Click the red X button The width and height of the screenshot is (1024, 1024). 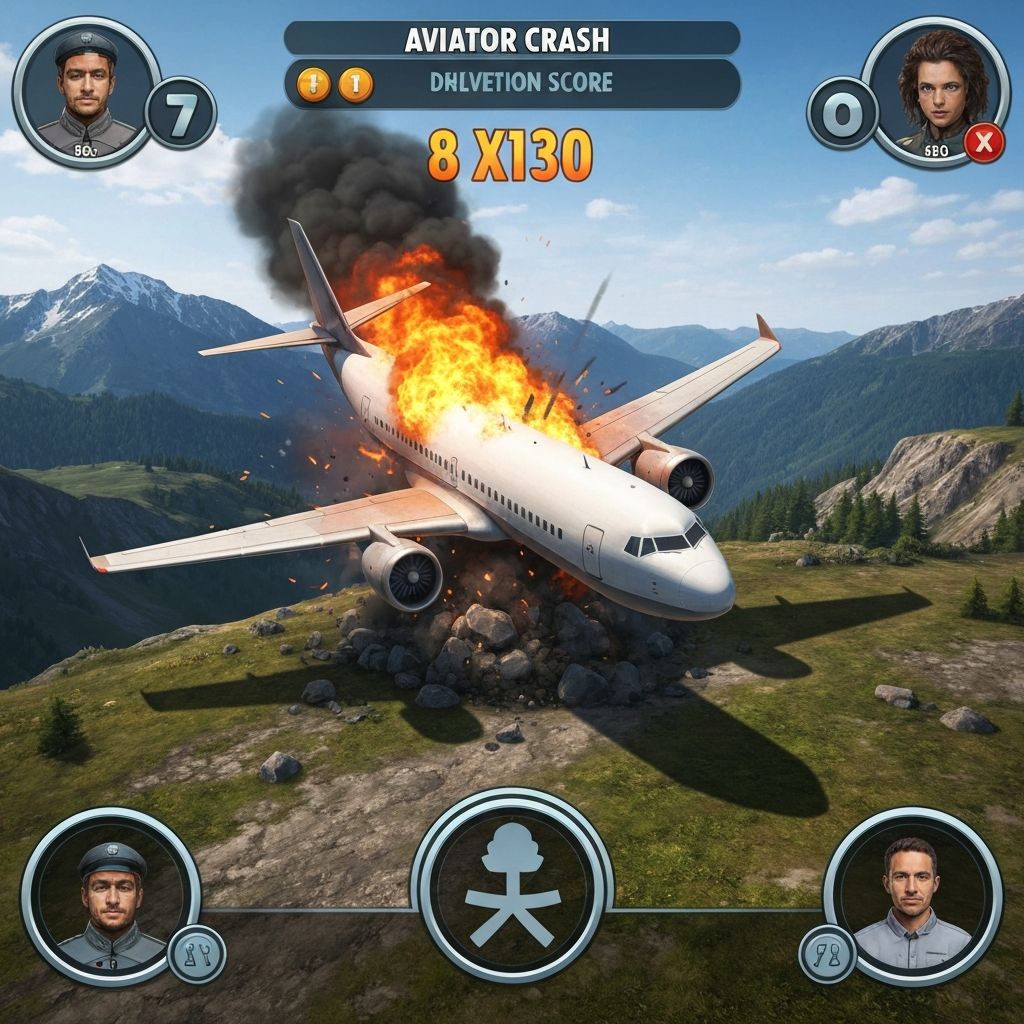(x=984, y=144)
